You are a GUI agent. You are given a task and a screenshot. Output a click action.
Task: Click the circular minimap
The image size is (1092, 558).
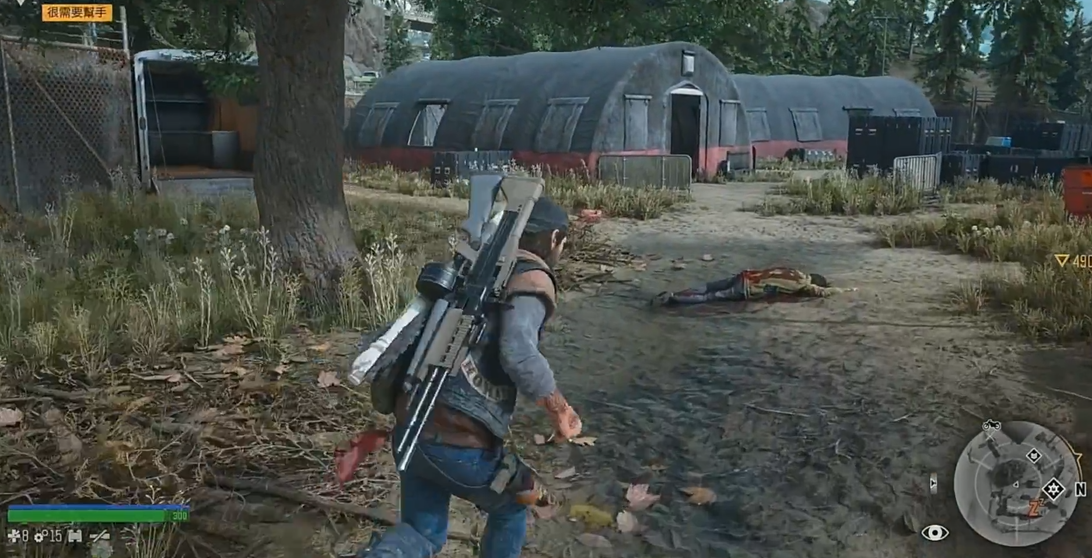tap(1015, 483)
